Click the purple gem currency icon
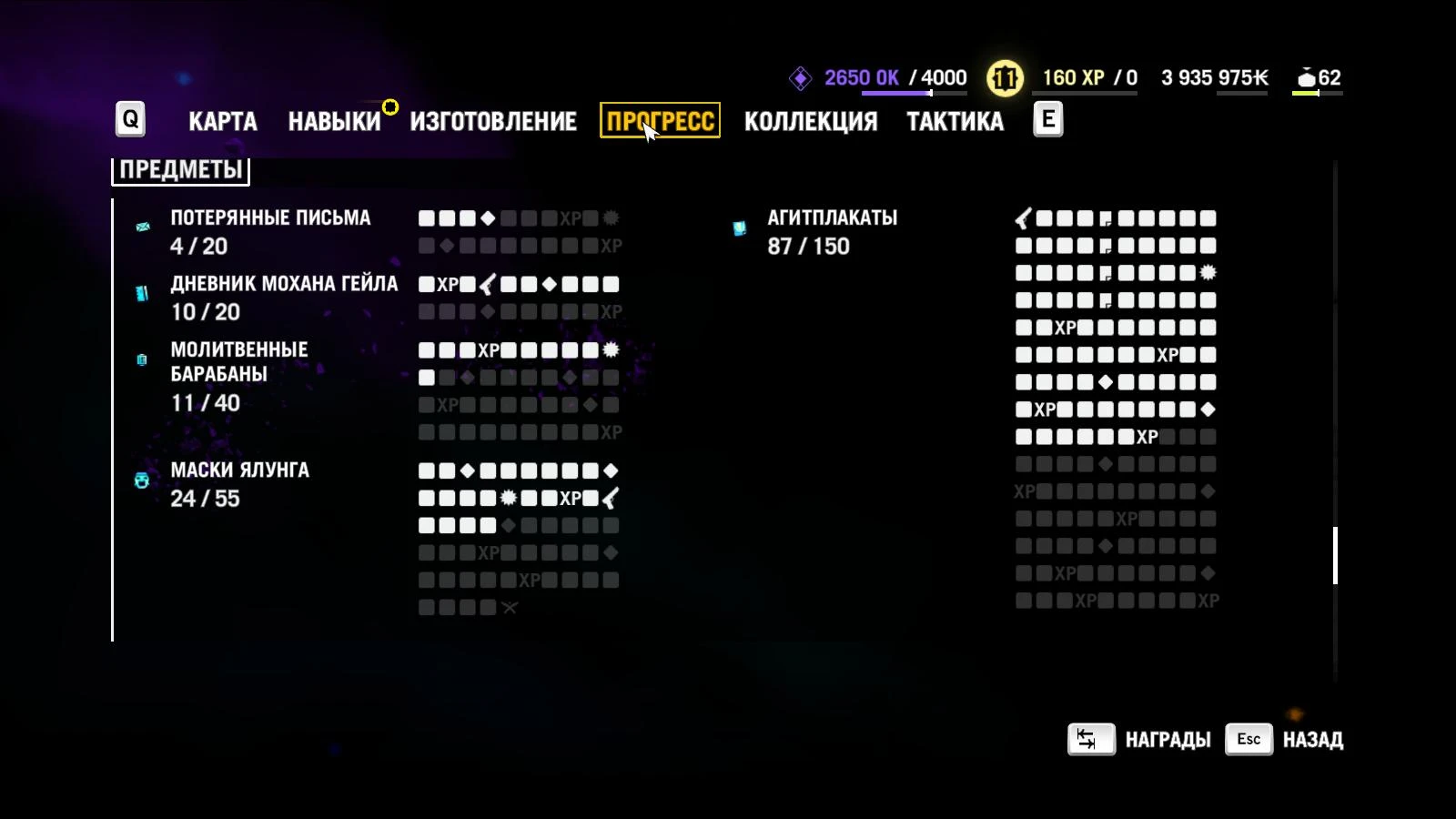Viewport: 1456px width, 819px height. (800, 78)
